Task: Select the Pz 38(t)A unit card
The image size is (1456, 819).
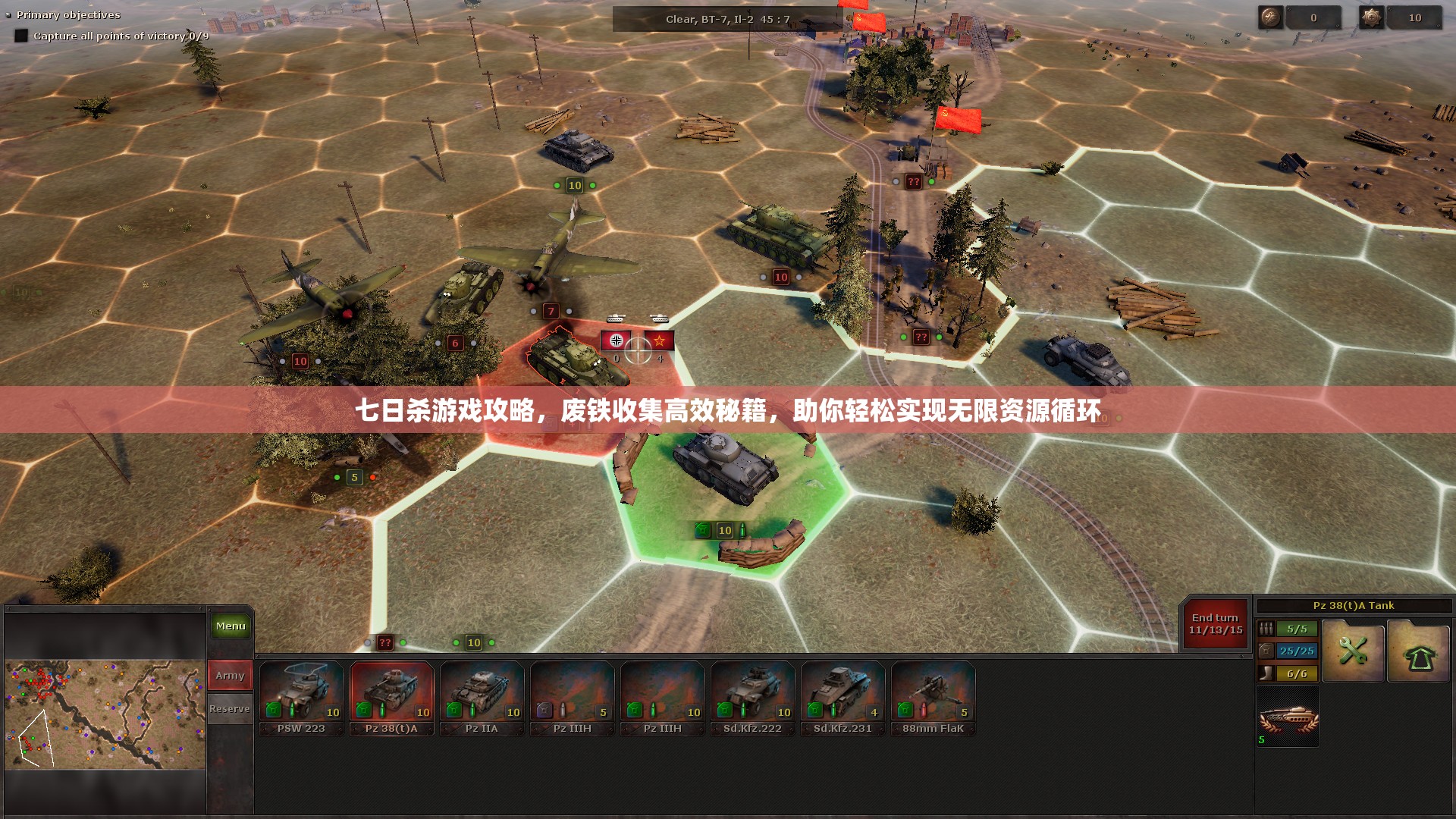Action: (x=391, y=698)
